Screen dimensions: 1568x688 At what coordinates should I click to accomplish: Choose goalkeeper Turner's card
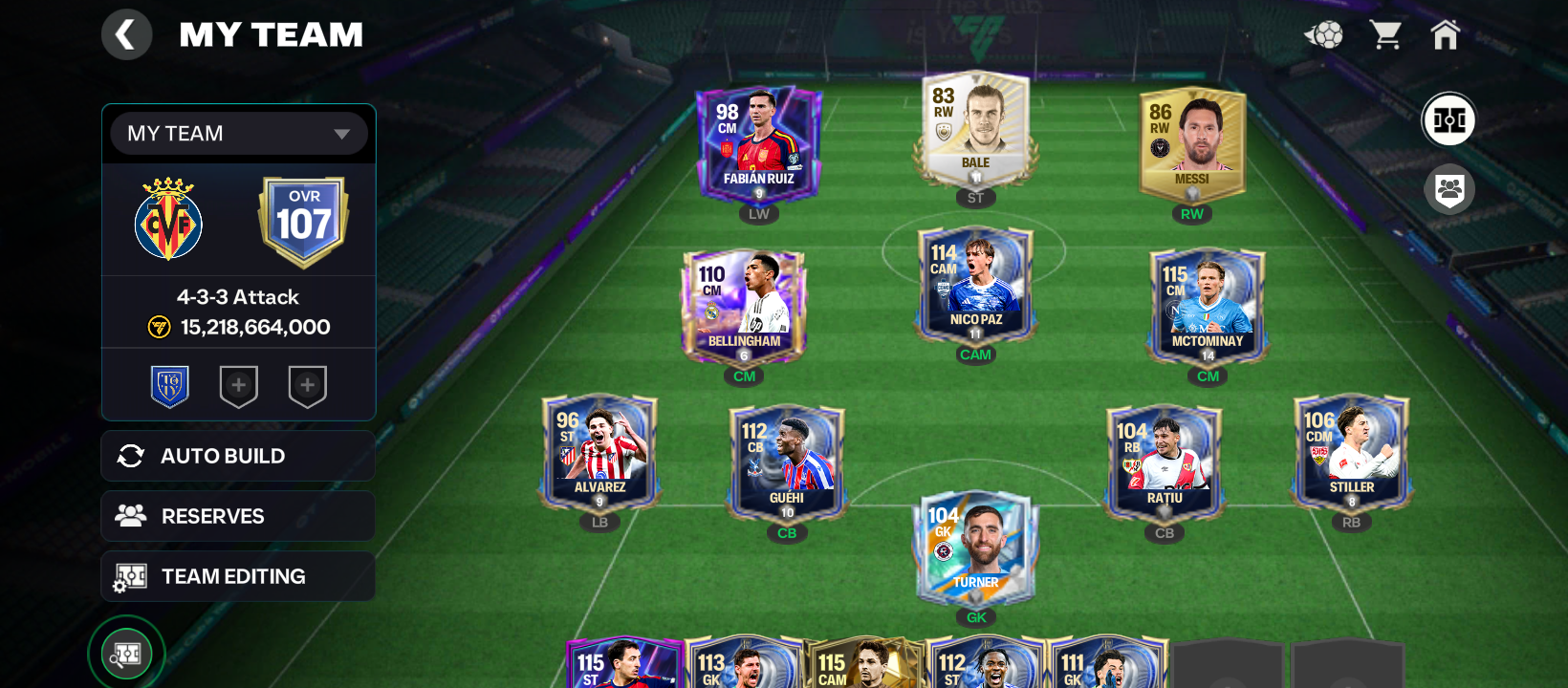point(975,548)
